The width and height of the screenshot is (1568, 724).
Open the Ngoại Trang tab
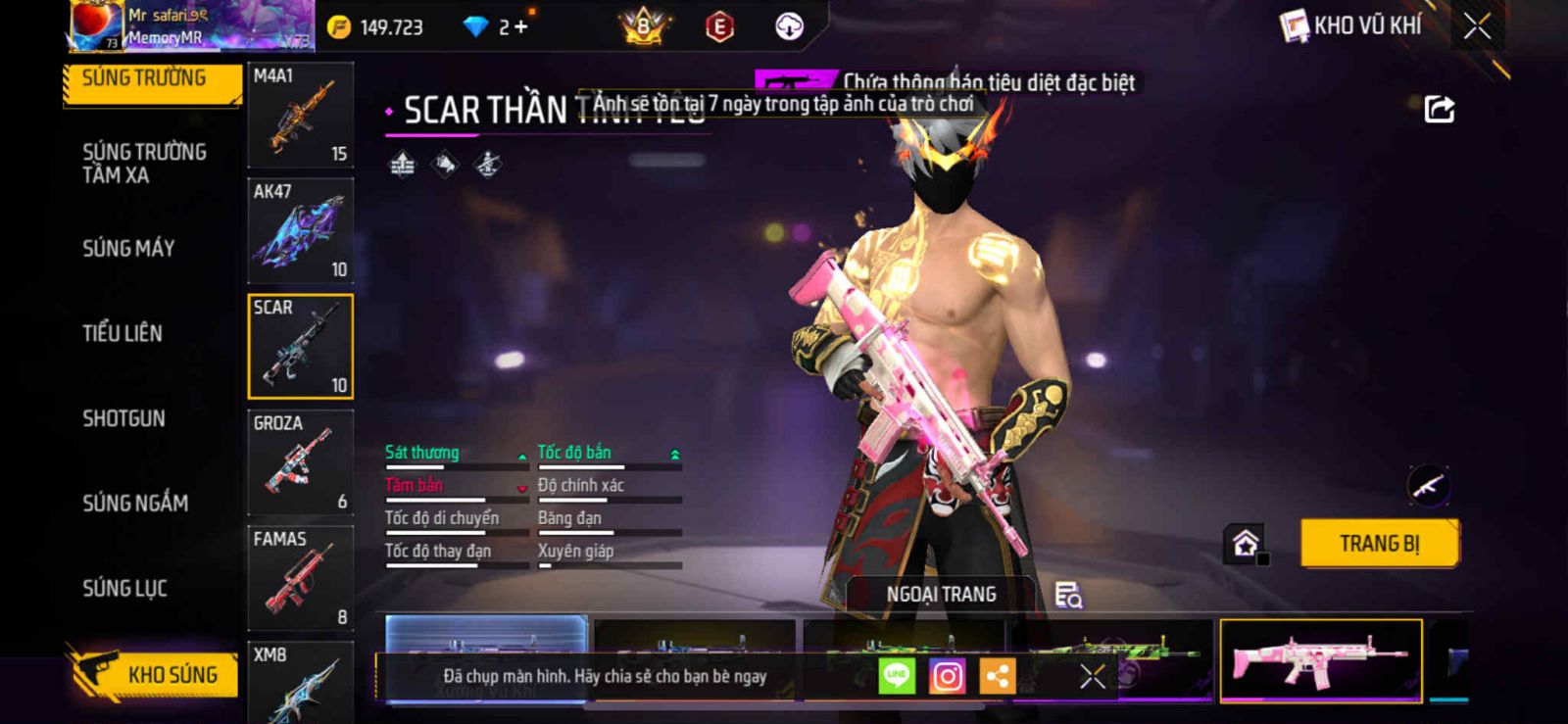941,595
